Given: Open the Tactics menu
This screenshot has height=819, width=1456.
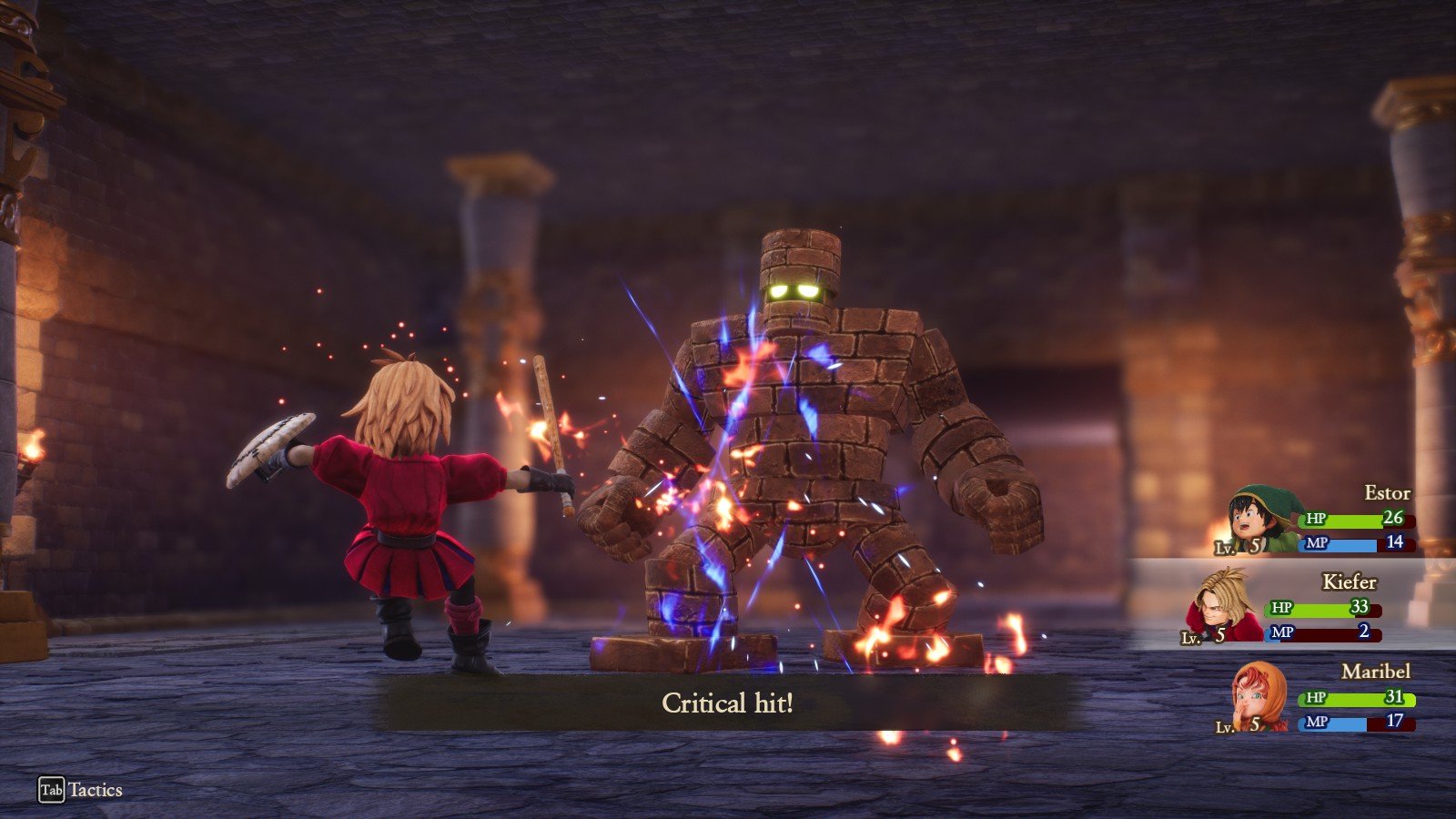Looking at the screenshot, I should point(94,791).
